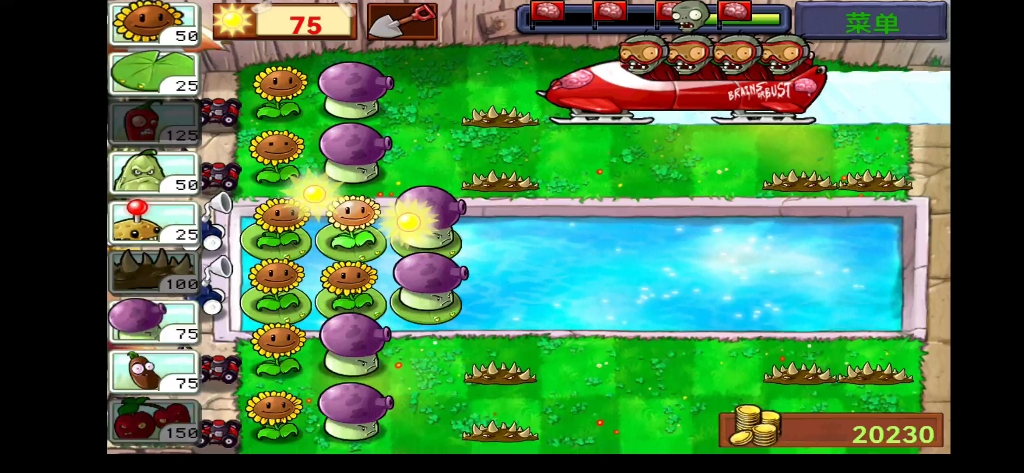Grab the shovel tool
The image size is (1024, 473).
[x=402, y=21]
